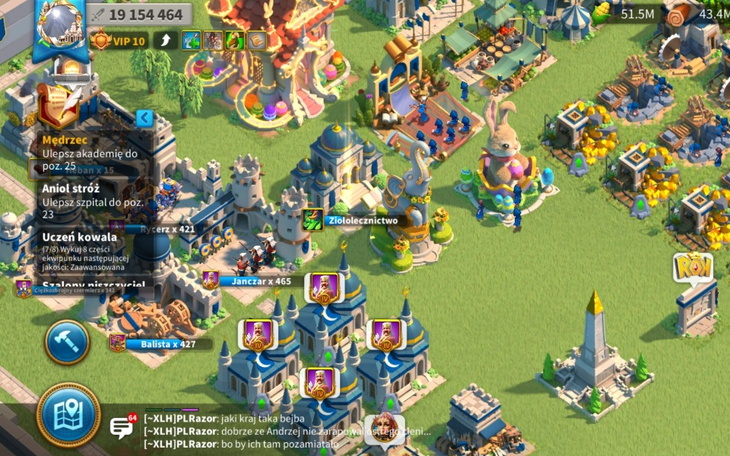Image resolution: width=730 pixels, height=456 pixels.
Task: Activate the green dragon buff icon
Action: tap(235, 41)
